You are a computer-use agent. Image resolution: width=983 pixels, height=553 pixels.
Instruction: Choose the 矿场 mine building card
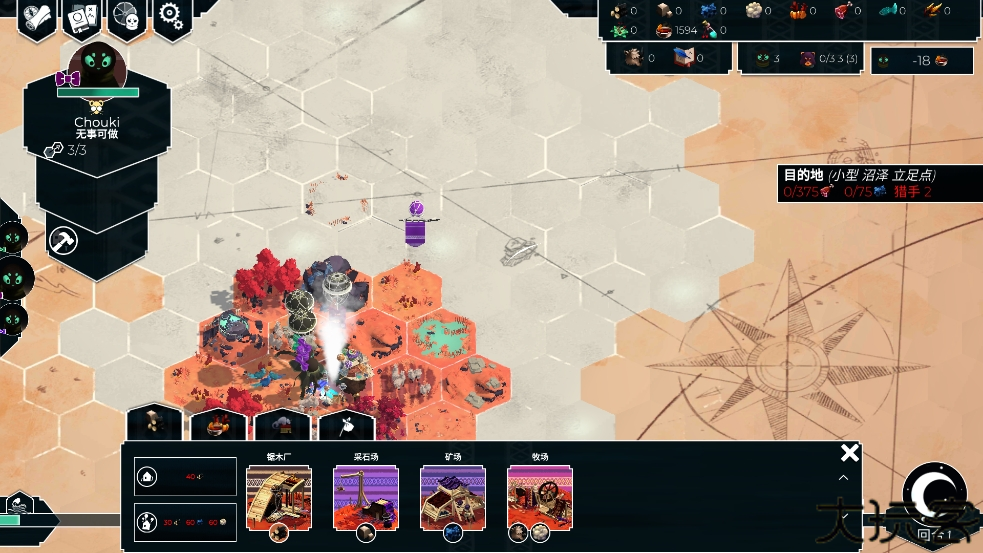[453, 497]
